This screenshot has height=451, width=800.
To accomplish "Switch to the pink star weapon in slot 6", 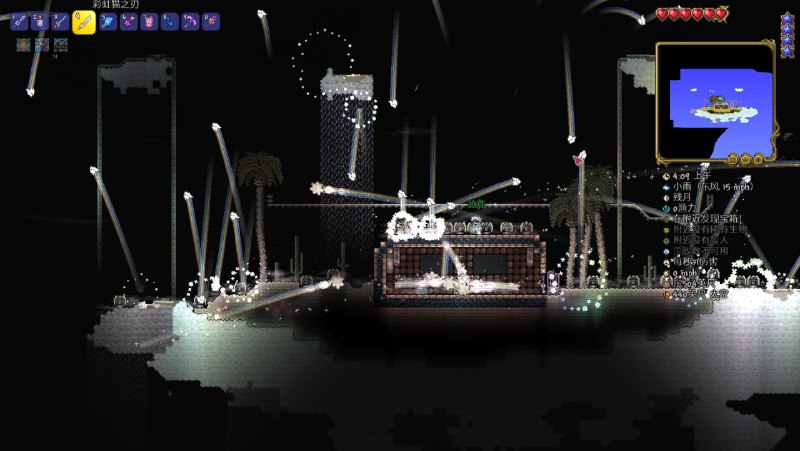I will point(129,21).
